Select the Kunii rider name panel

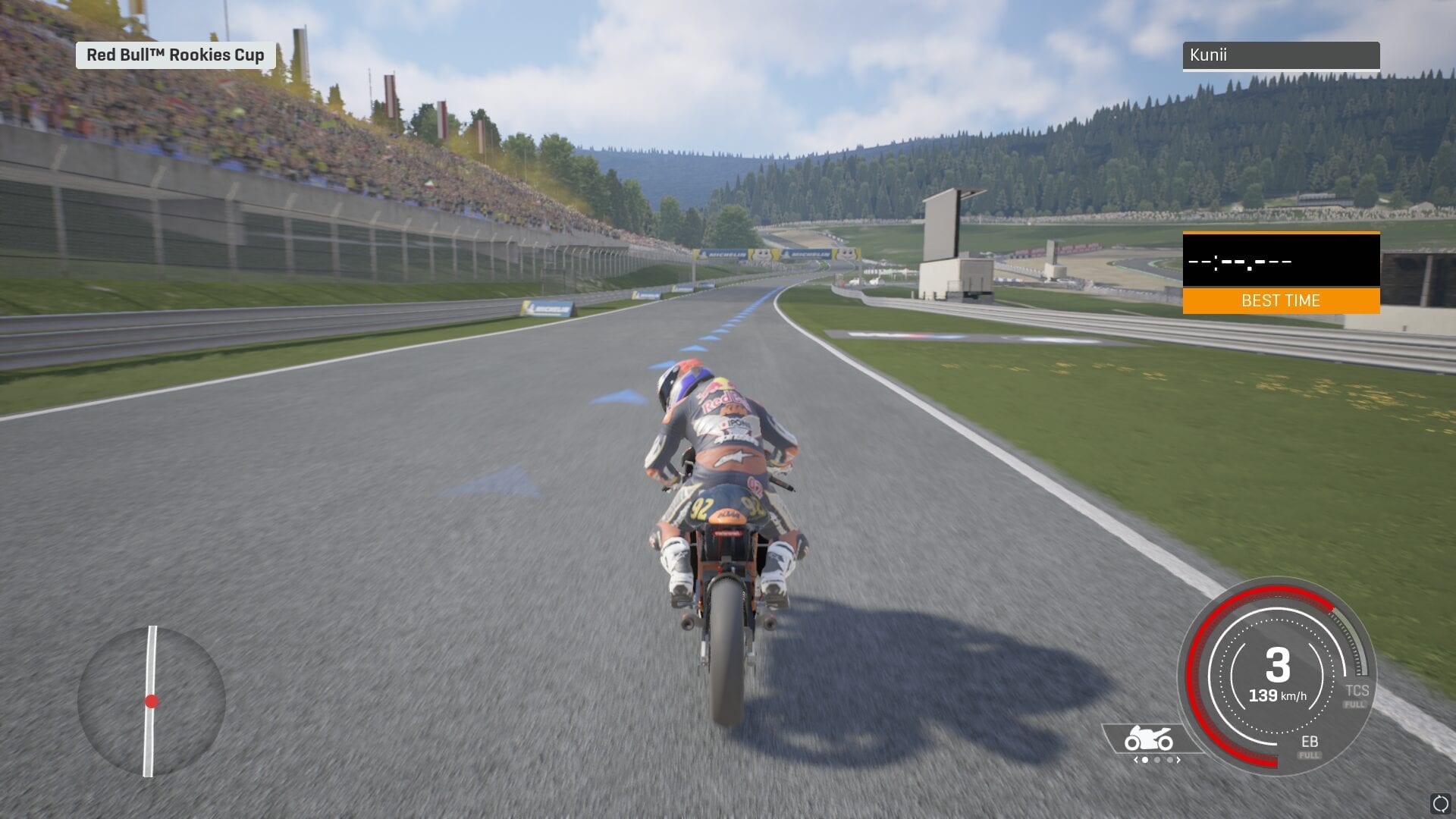click(1281, 55)
